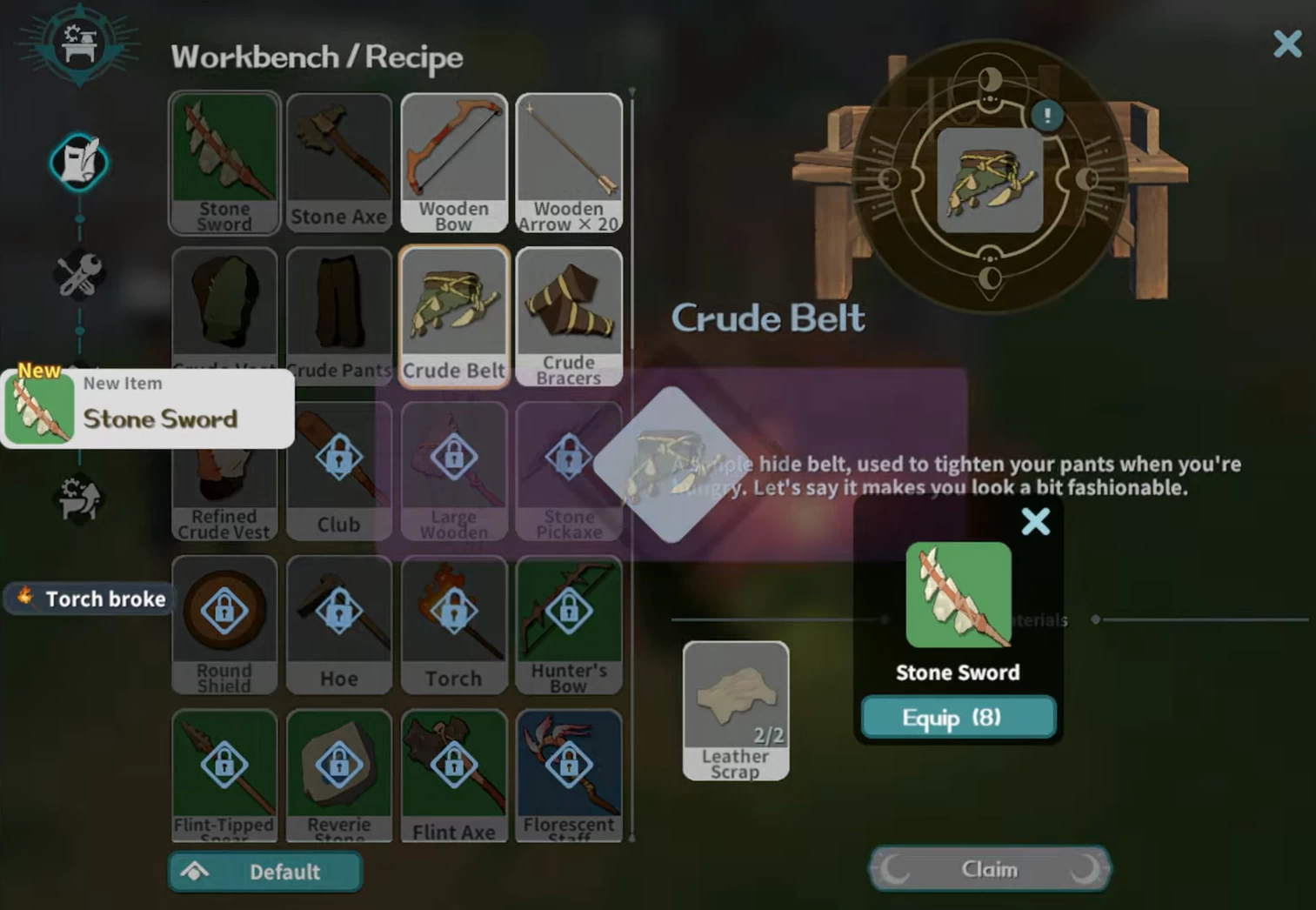Switch to the crossed tools category tab
The image size is (1316, 910).
pyautogui.click(x=79, y=276)
